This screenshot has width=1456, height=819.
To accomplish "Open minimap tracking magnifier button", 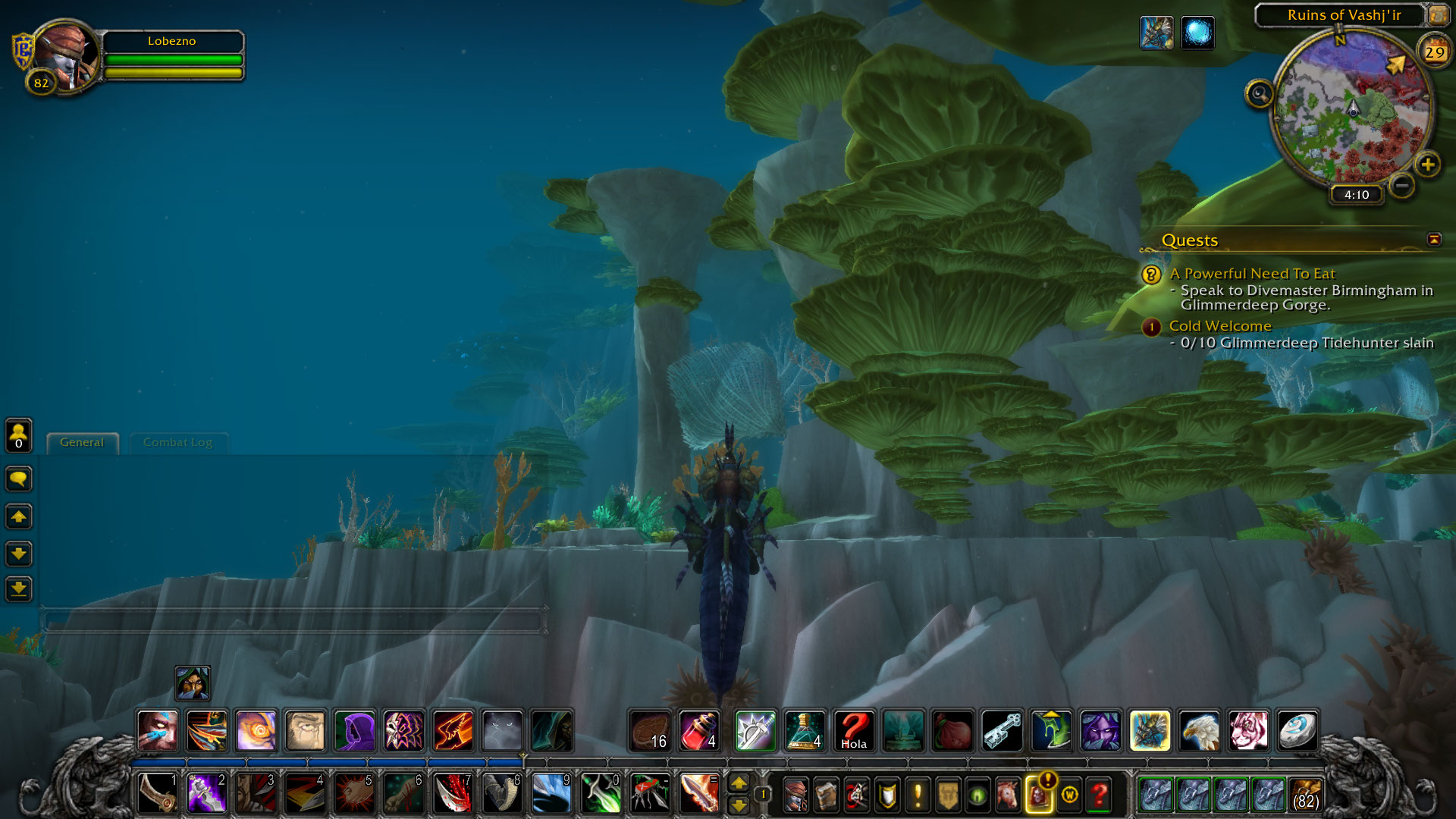I will click(x=1259, y=94).
